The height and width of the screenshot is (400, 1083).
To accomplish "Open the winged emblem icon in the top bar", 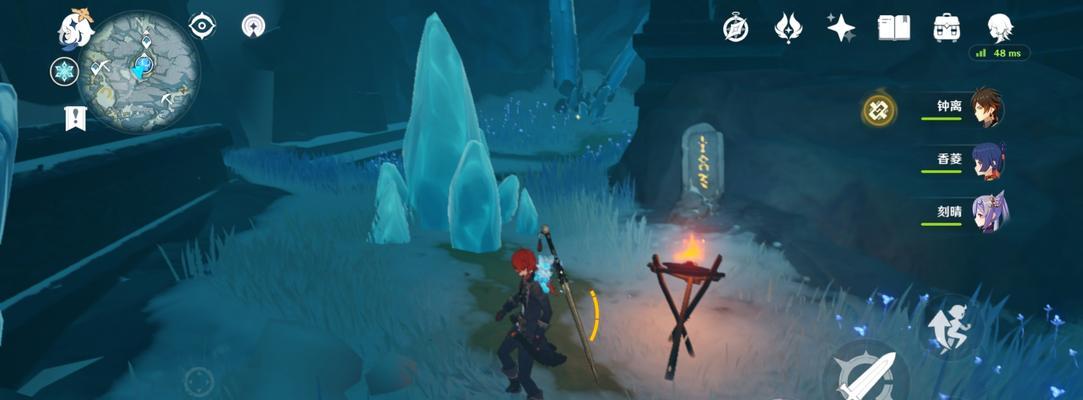I will (789, 28).
